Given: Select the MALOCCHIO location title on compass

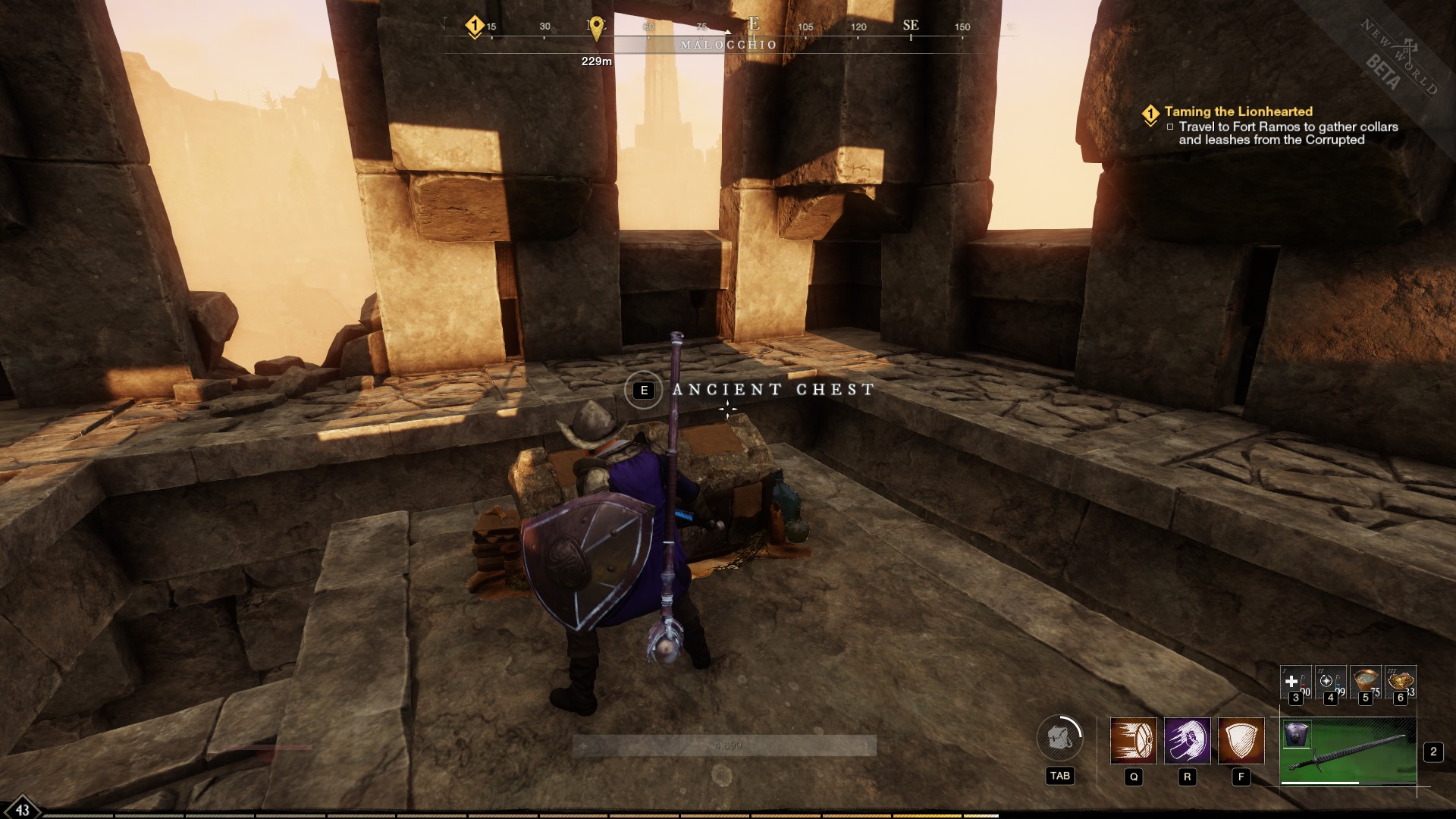Looking at the screenshot, I should tap(727, 45).
